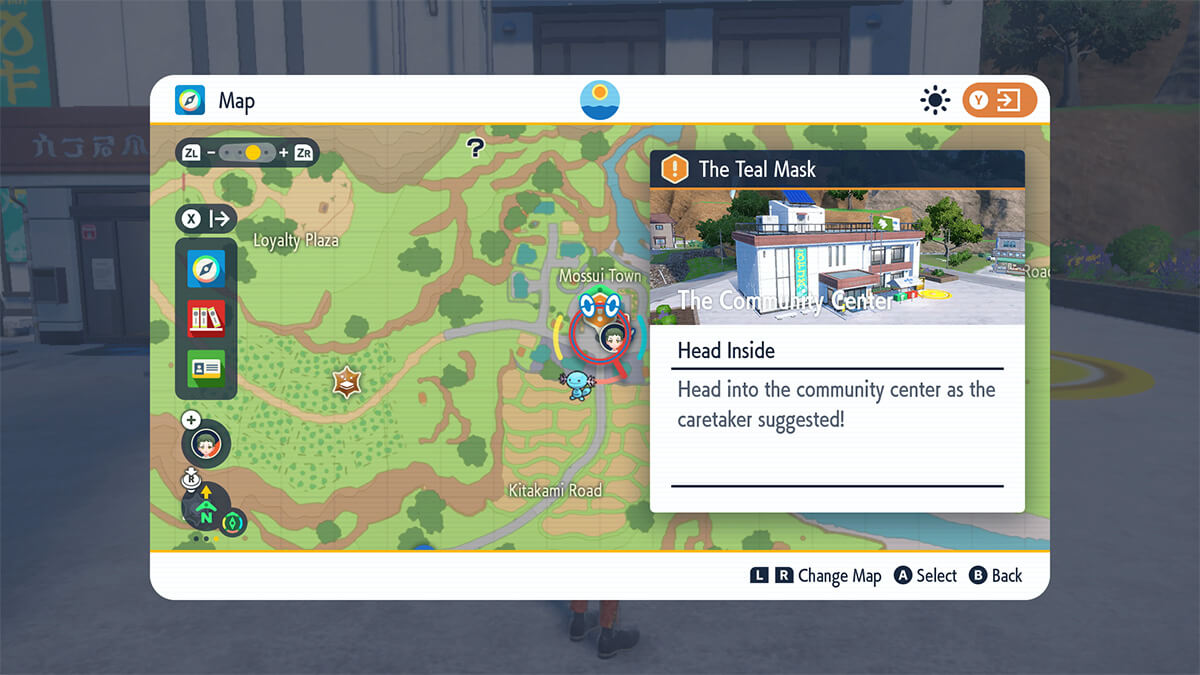This screenshot has height=675, width=1200.
Task: Click the daytime sun-over-water icon
Action: tap(600, 100)
